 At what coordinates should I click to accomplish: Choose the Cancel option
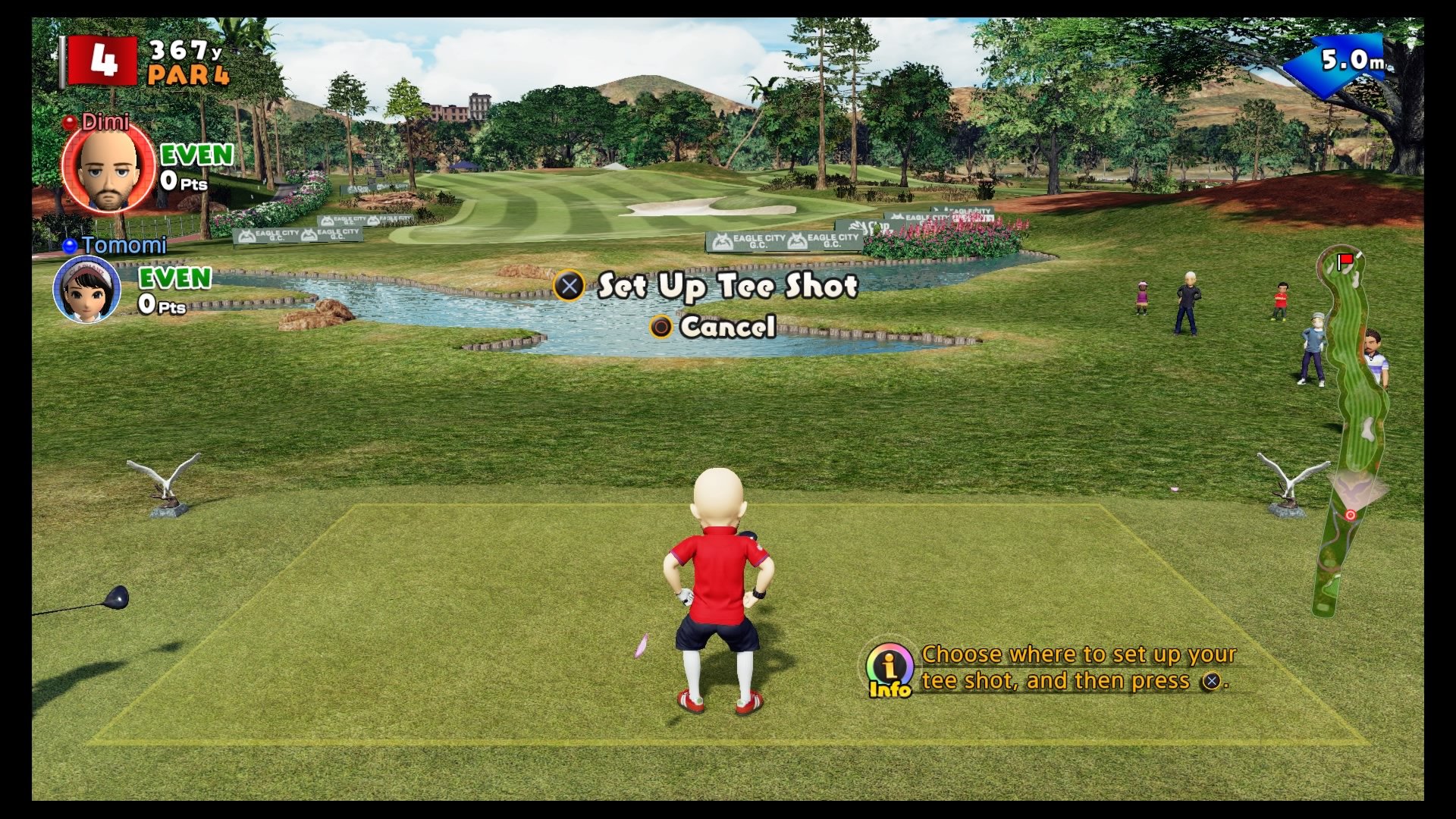click(726, 328)
